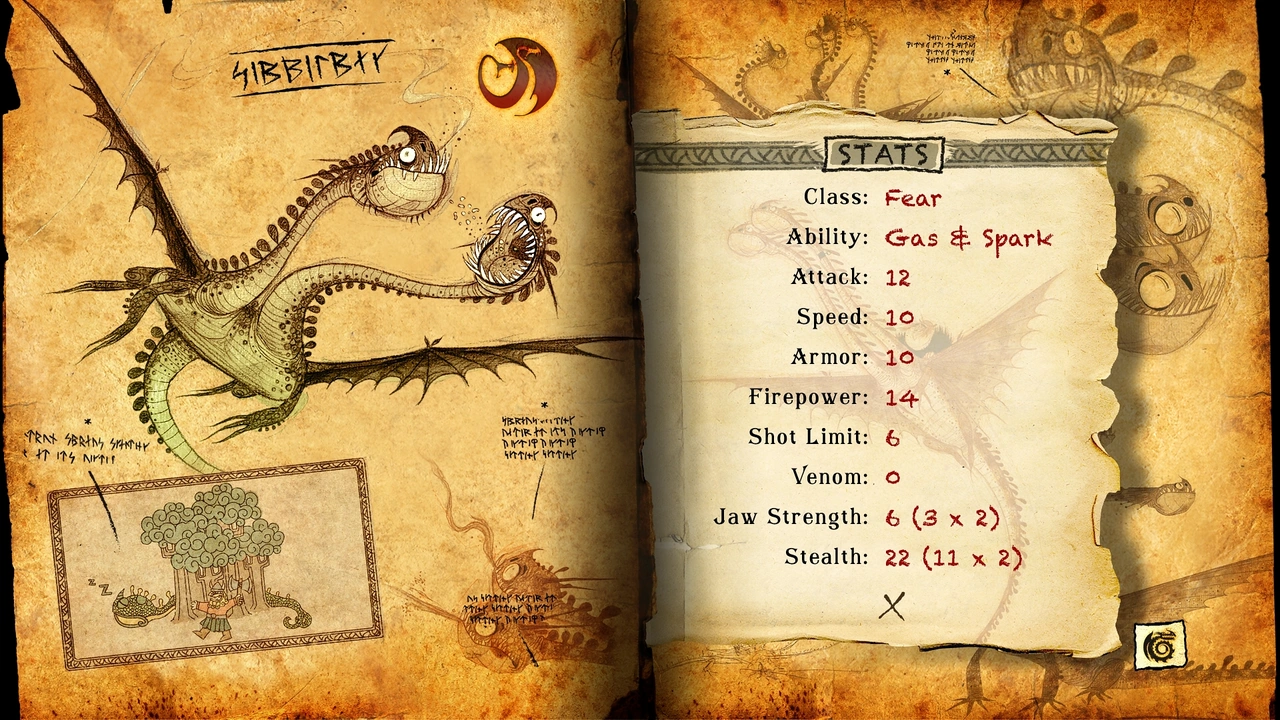Open the STATS banner label
This screenshot has width=1280, height=720.
884,154
